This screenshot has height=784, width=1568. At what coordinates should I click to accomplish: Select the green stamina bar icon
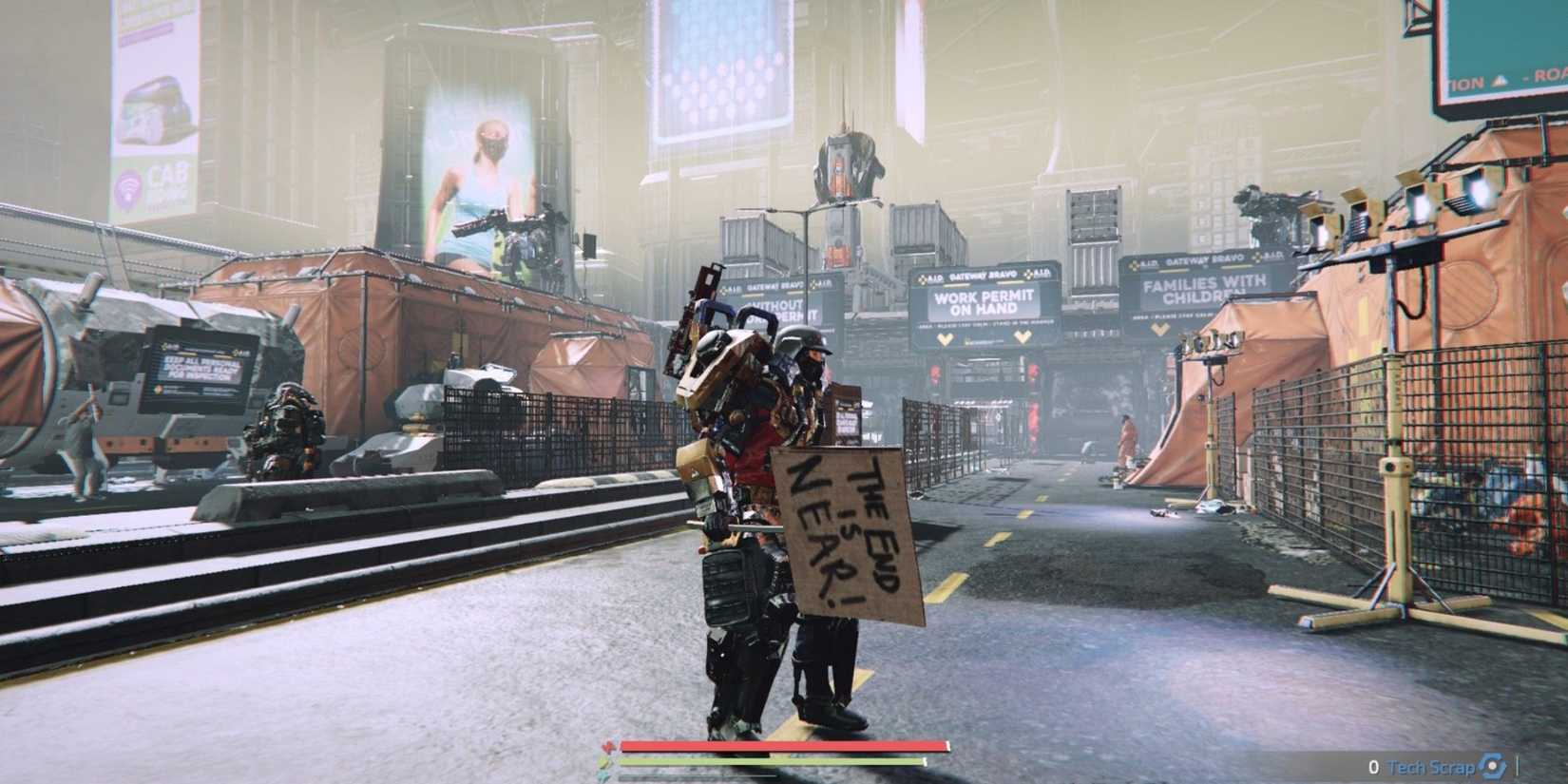[605, 762]
